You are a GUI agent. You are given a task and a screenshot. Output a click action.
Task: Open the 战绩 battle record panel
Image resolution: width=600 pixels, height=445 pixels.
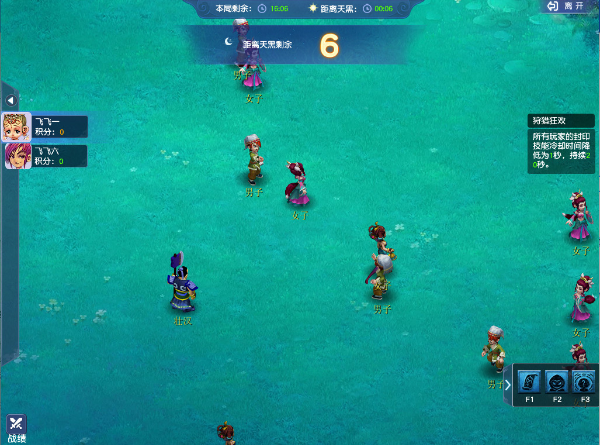[x=17, y=429]
